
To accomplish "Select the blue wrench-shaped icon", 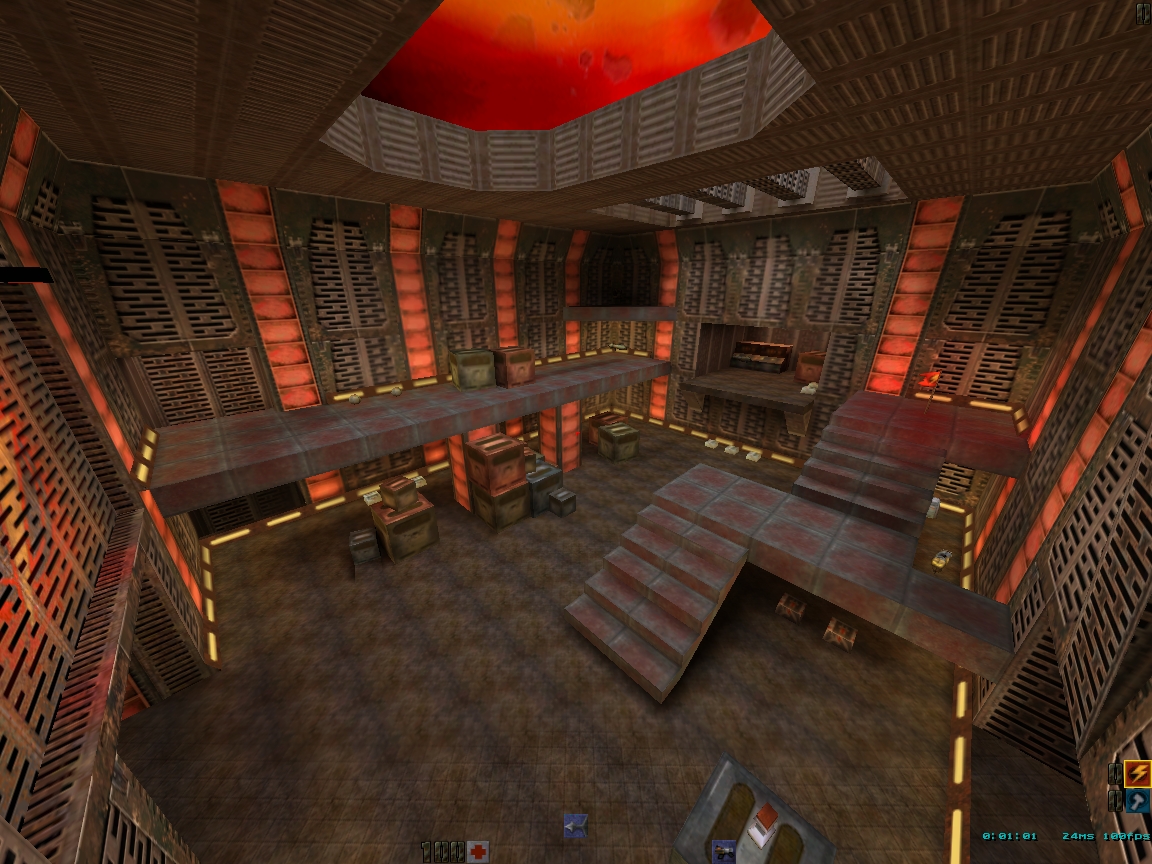I will [x=1137, y=801].
